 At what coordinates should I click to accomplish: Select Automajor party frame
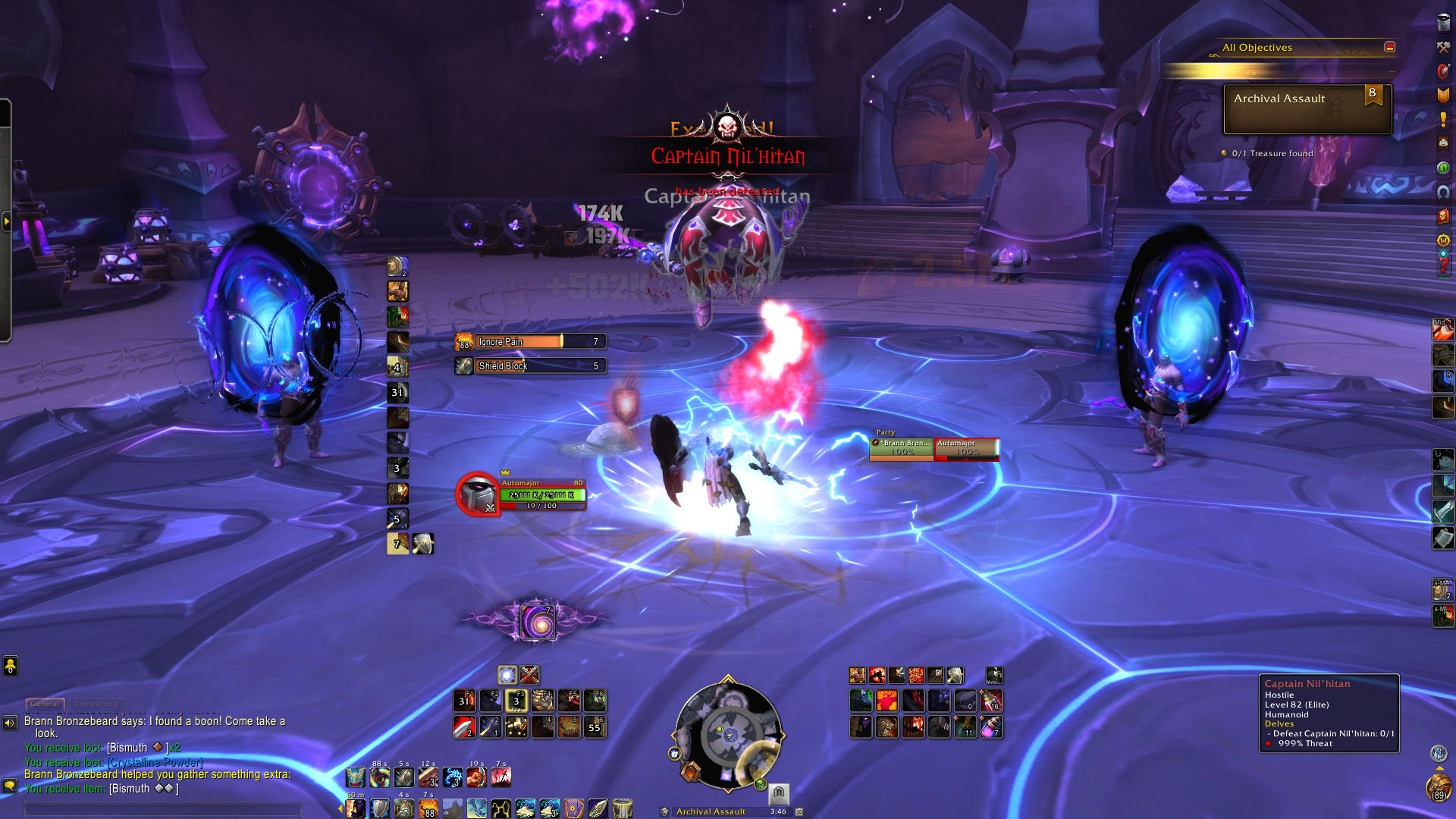pyautogui.click(x=966, y=448)
